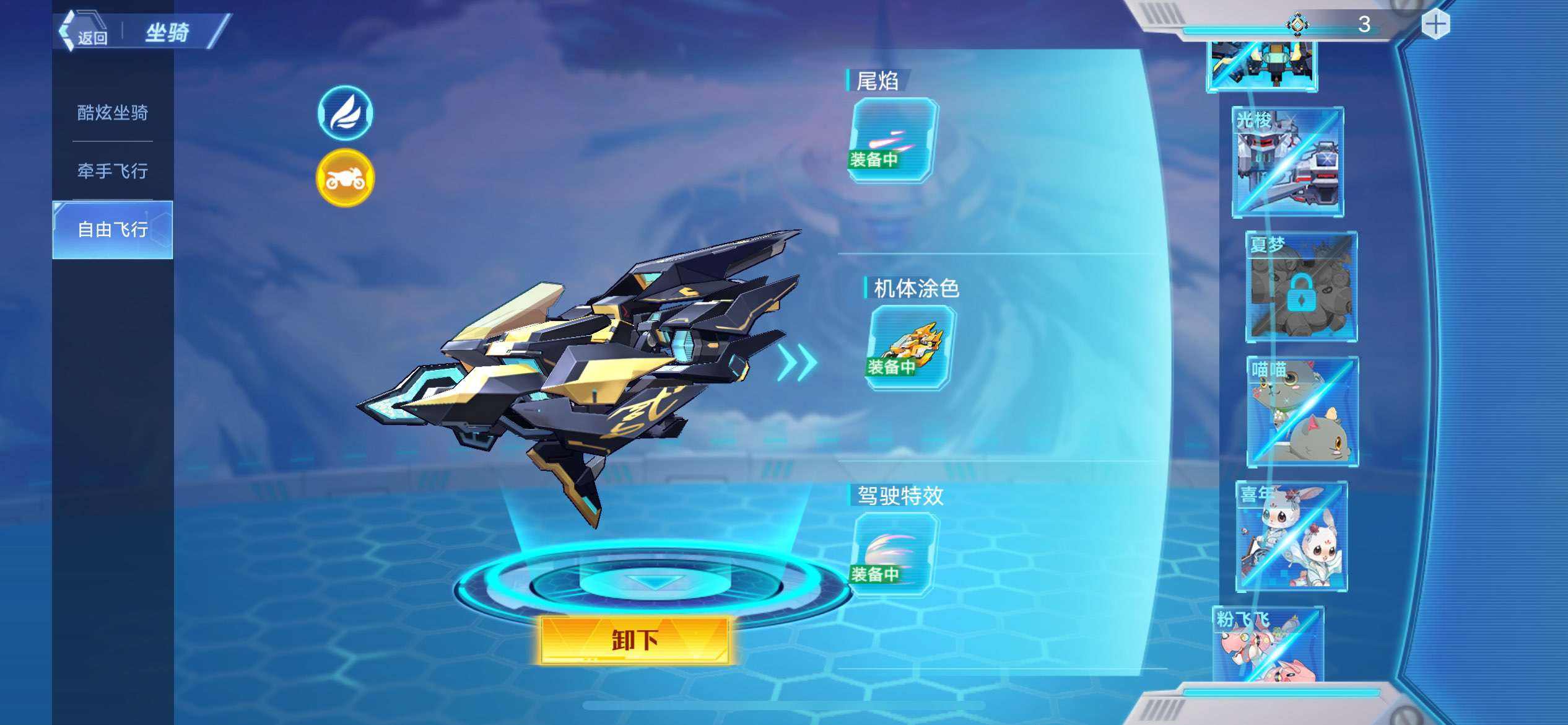Unequip the mount with 卸下
This screenshot has width=1568, height=725.
tap(635, 639)
